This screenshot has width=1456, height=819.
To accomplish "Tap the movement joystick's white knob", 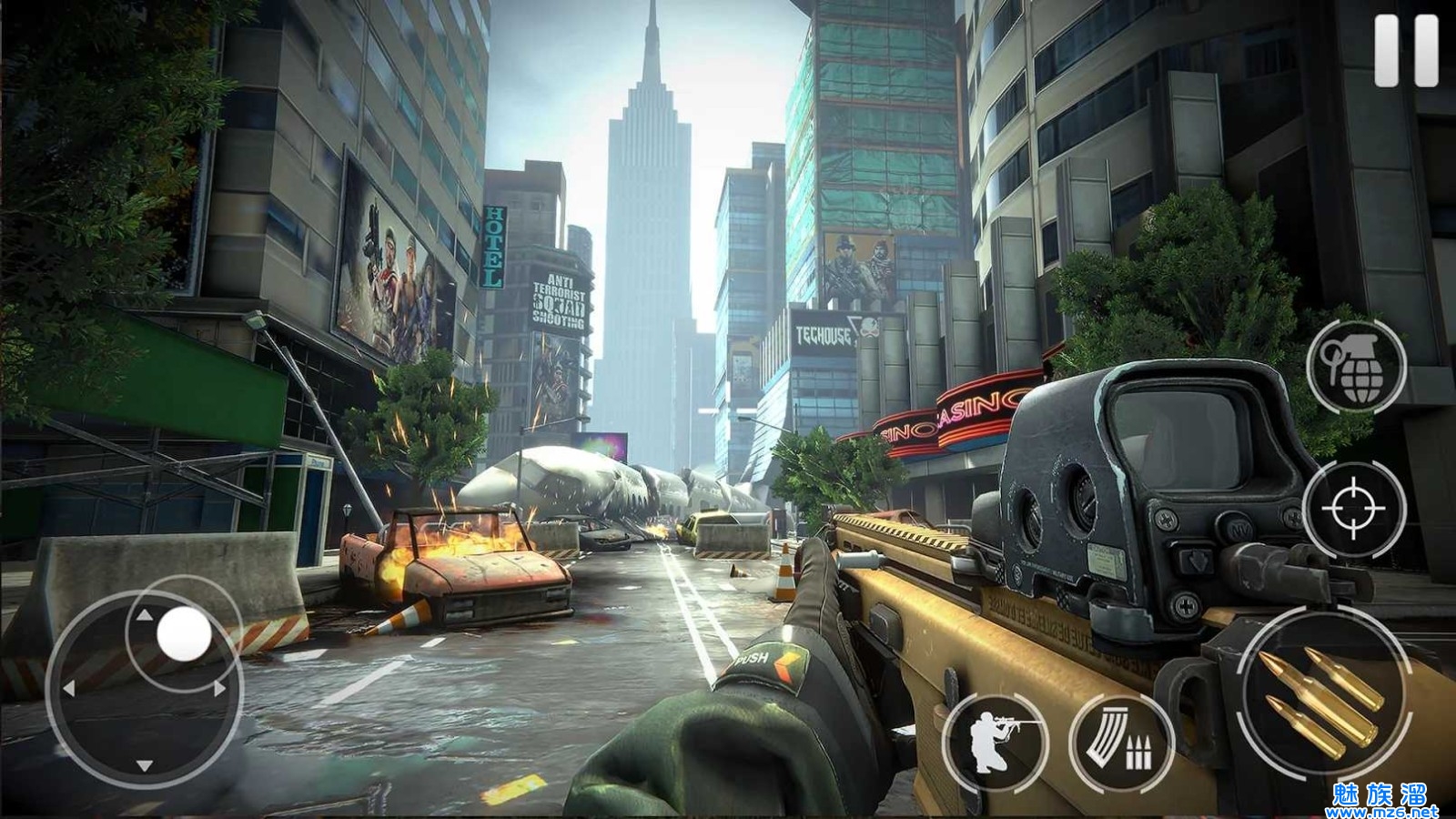I will (184, 633).
